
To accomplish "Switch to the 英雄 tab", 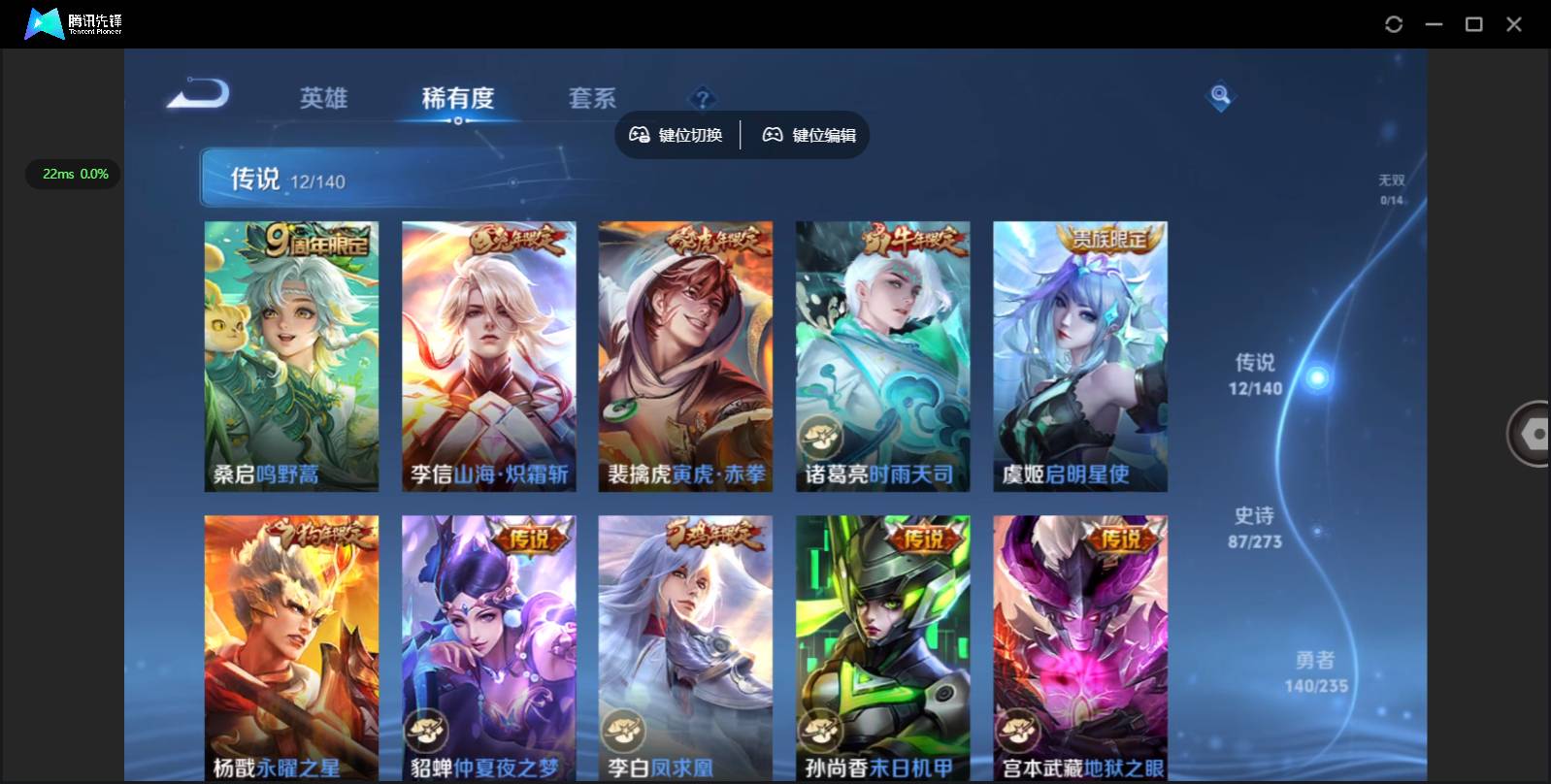I will pyautogui.click(x=323, y=98).
